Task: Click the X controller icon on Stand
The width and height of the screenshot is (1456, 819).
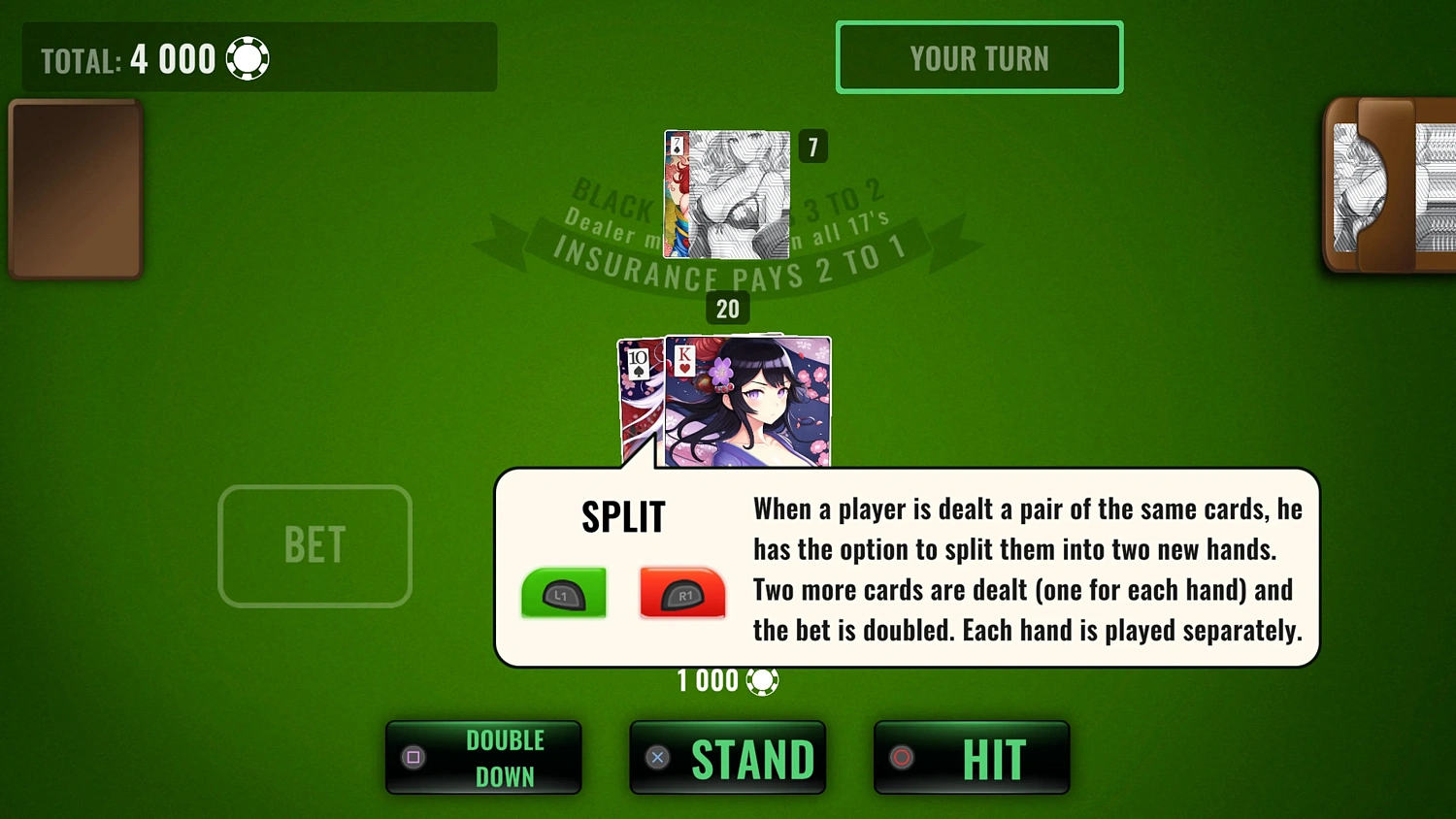Action: 658,757
